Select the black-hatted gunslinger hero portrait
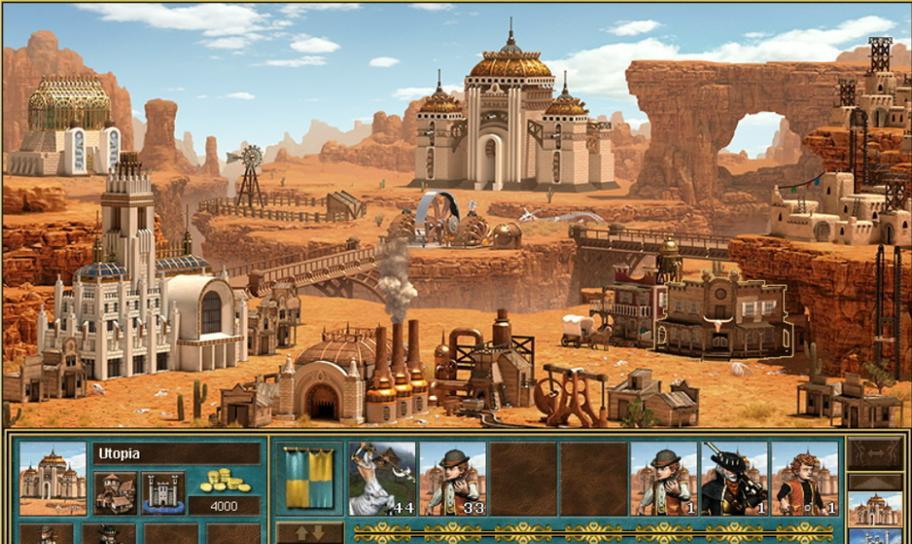 pyautogui.click(x=734, y=478)
